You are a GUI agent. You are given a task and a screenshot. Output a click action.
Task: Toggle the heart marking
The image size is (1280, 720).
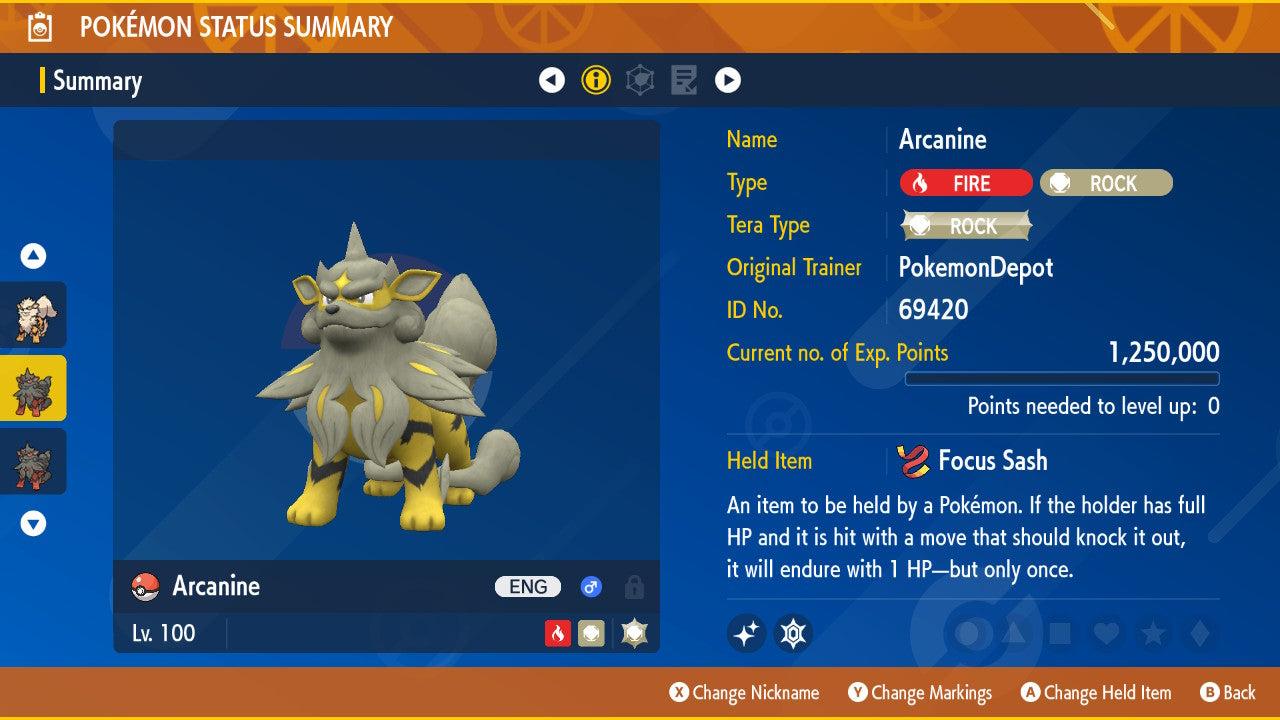[1106, 633]
